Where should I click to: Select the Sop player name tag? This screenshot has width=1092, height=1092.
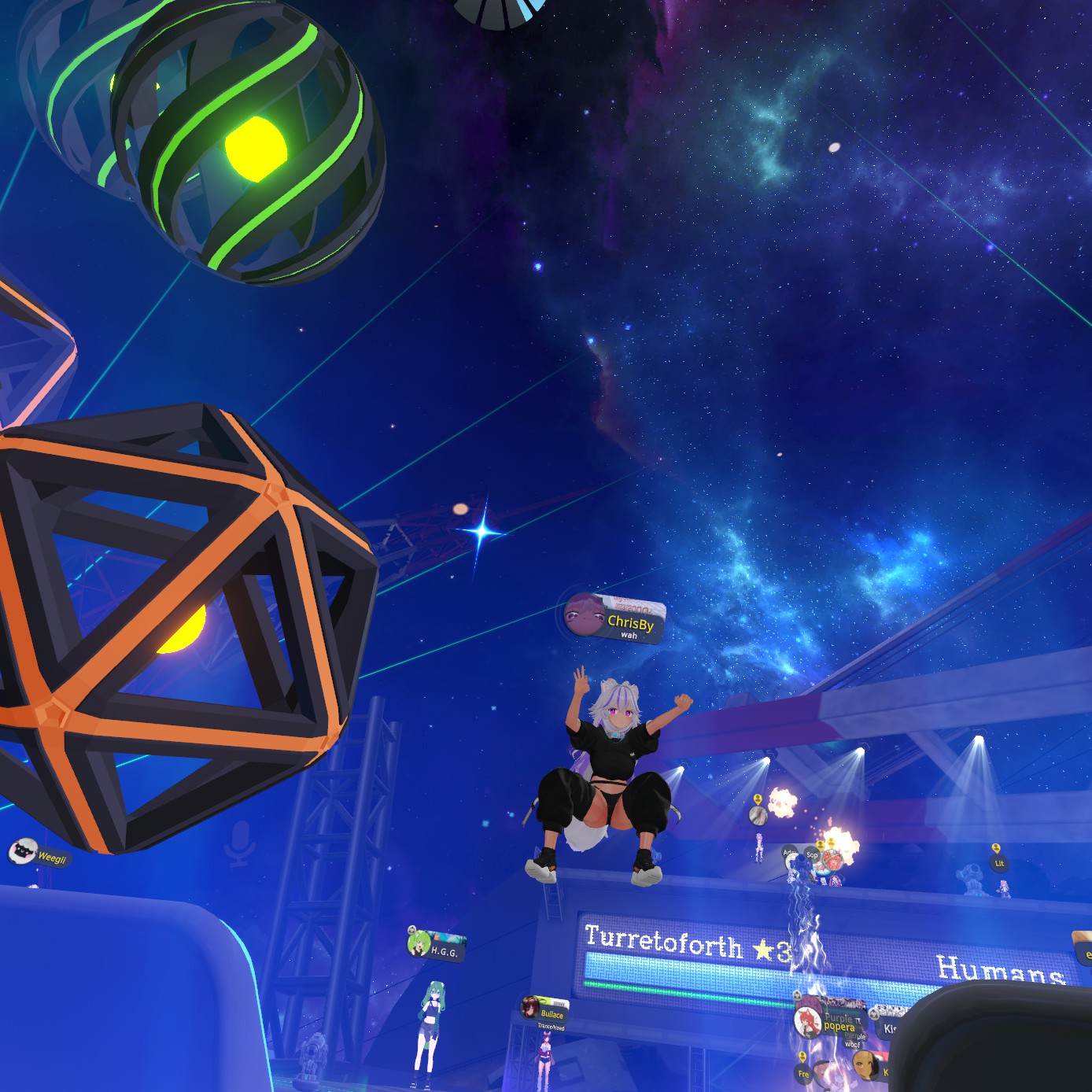pyautogui.click(x=812, y=855)
